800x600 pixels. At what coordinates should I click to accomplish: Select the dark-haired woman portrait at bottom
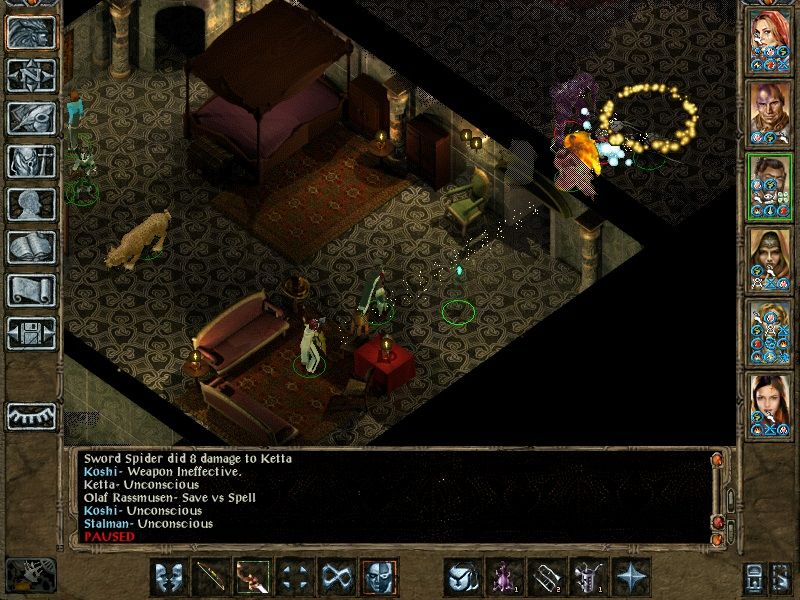[770, 403]
